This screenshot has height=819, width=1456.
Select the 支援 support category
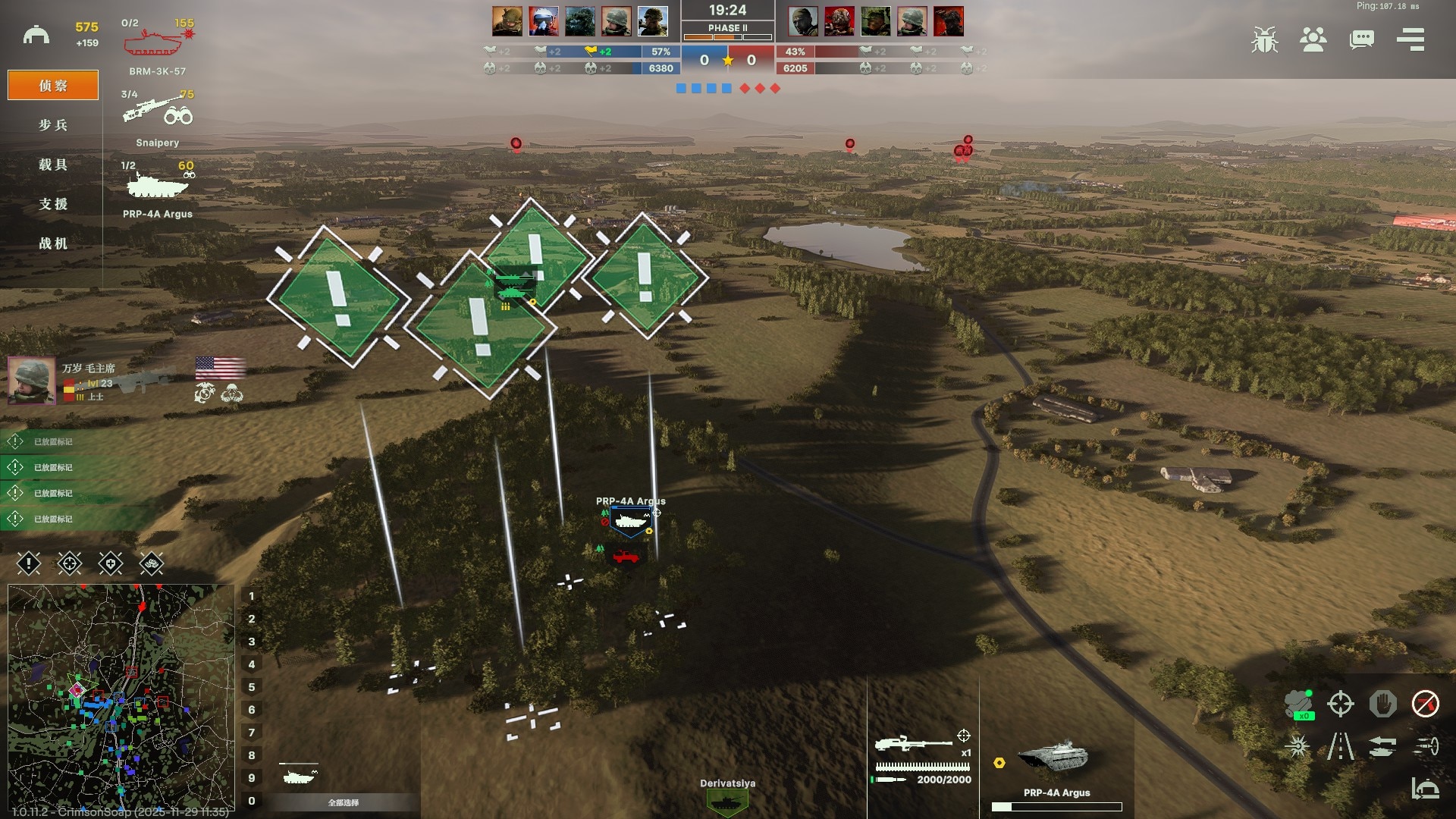point(53,204)
